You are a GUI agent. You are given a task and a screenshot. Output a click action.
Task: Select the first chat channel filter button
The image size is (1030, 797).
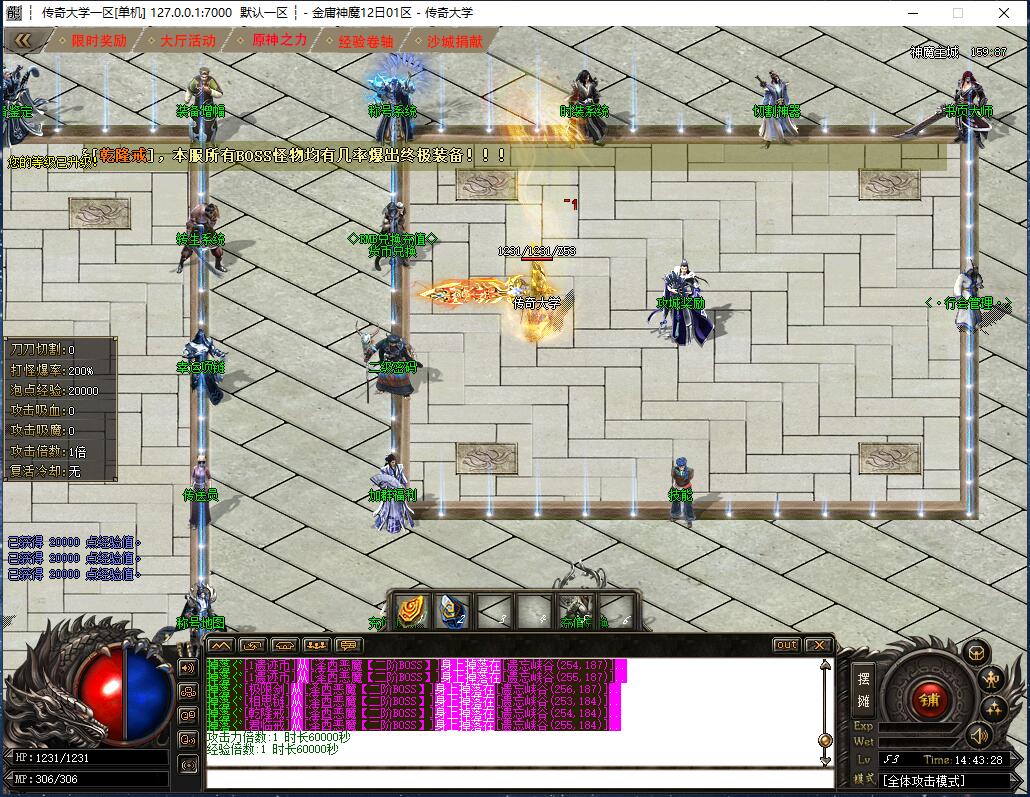point(187,667)
